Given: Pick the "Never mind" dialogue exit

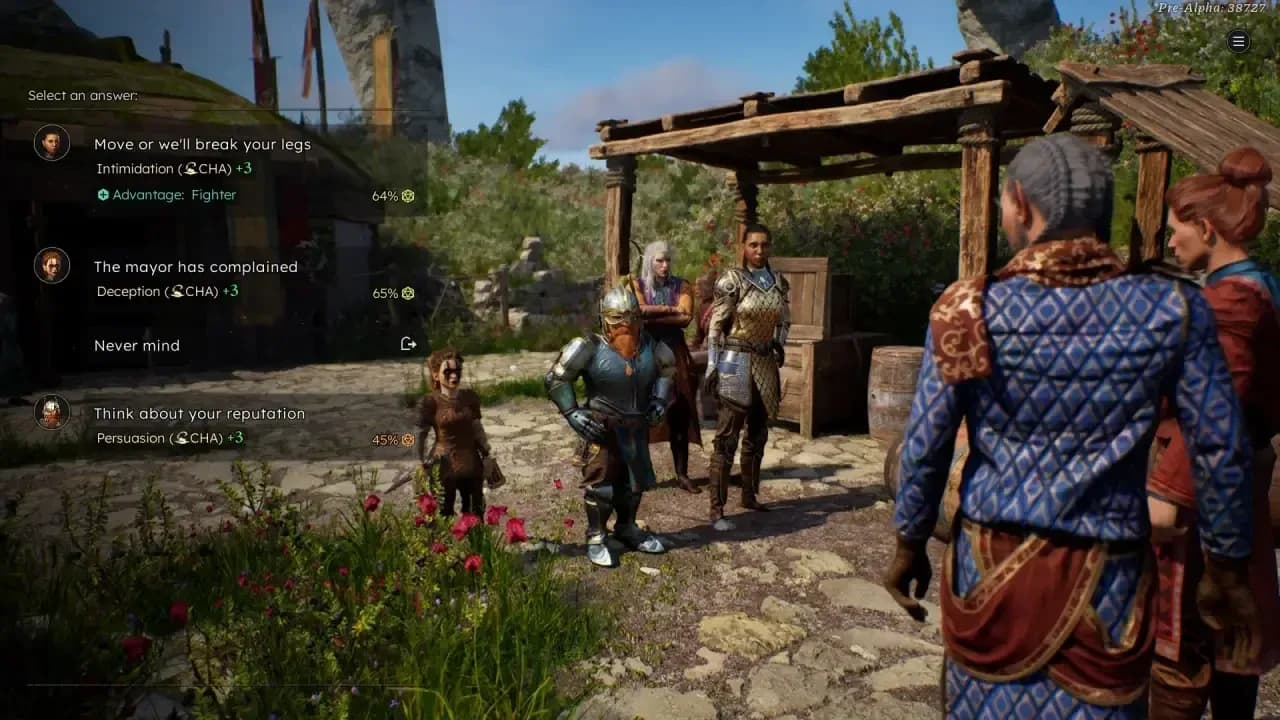Looking at the screenshot, I should pyautogui.click(x=137, y=345).
